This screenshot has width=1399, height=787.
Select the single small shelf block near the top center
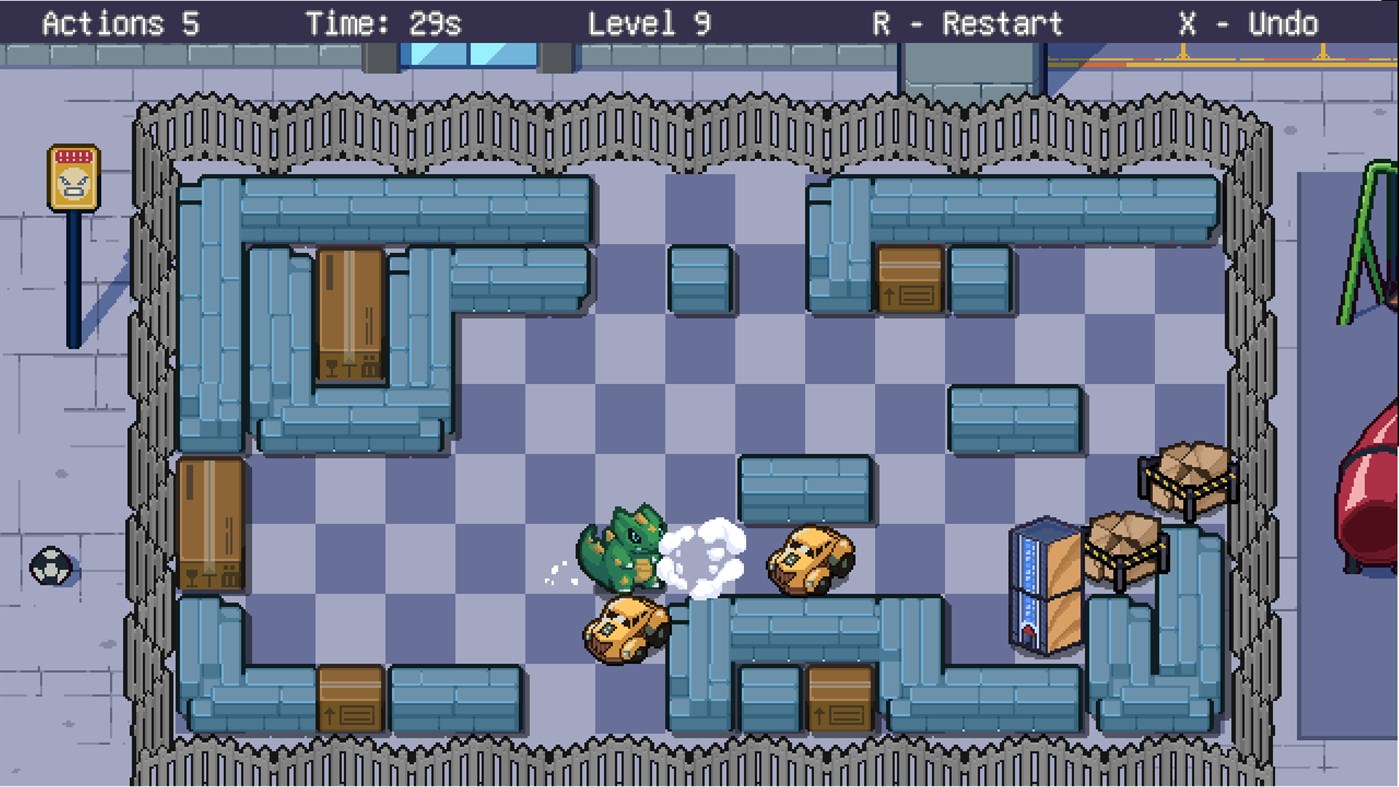(699, 280)
